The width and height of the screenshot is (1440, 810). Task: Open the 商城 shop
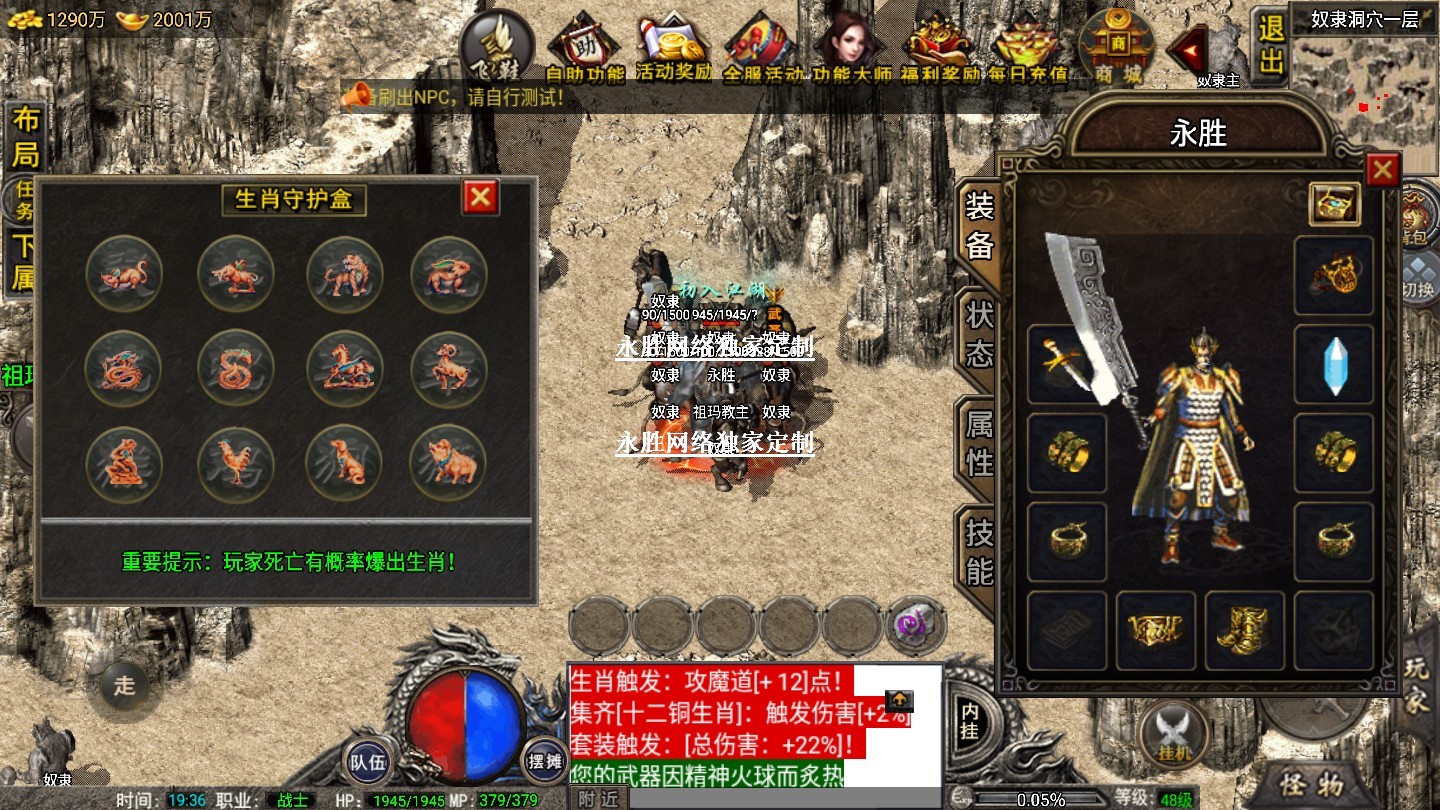click(1118, 47)
